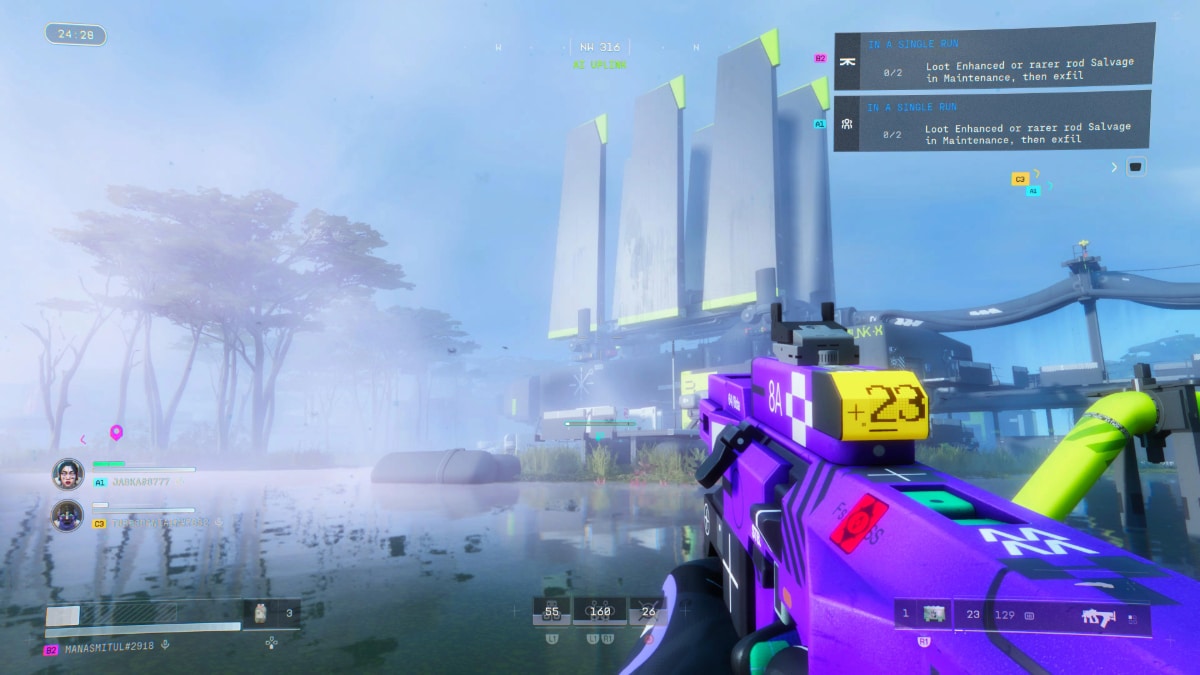Viewport: 1200px width, 675px height.
Task: Expand the arrow beside the objective panel icon
Action: tap(1114, 167)
